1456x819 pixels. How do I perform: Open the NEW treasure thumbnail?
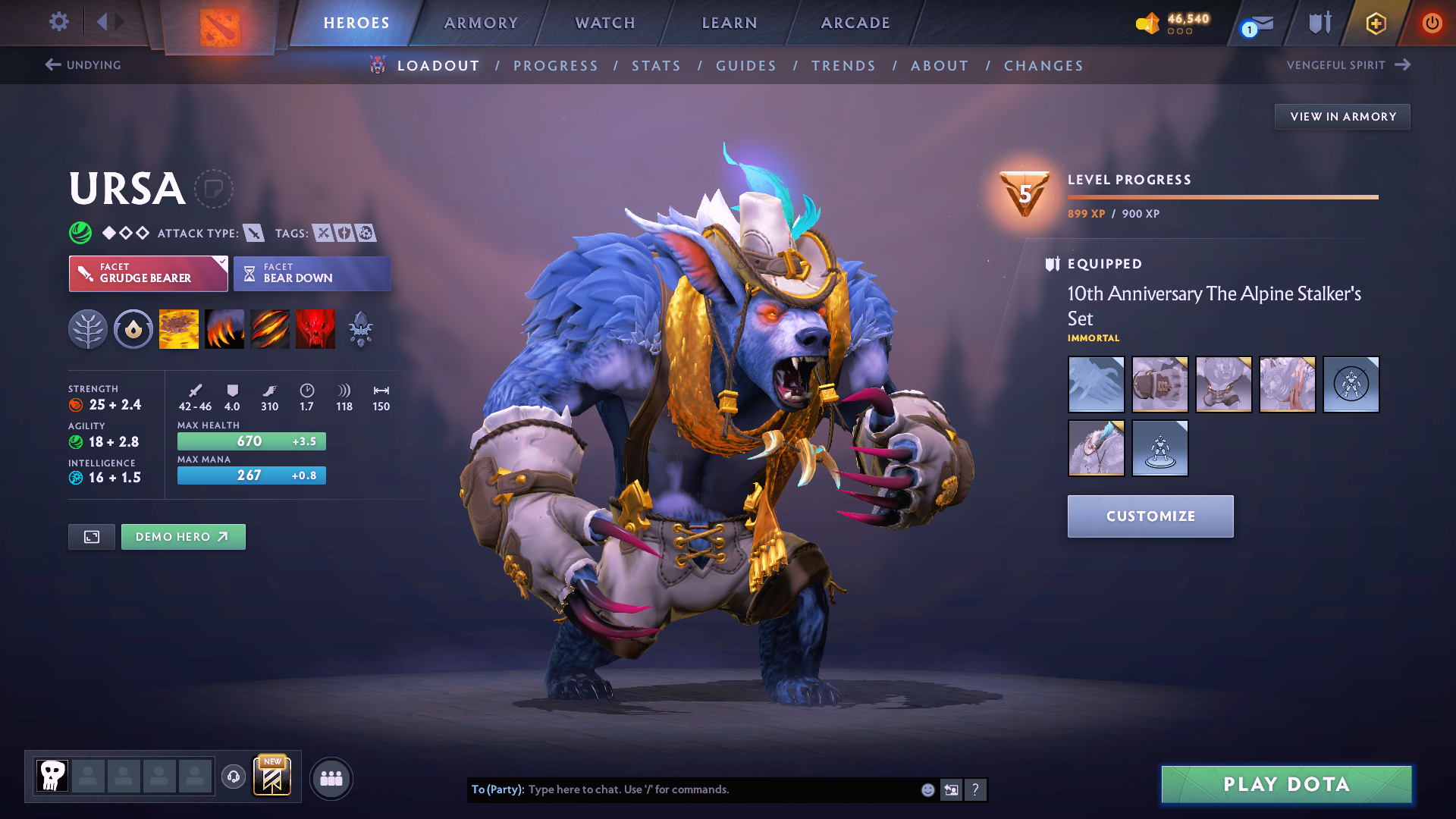point(272,777)
